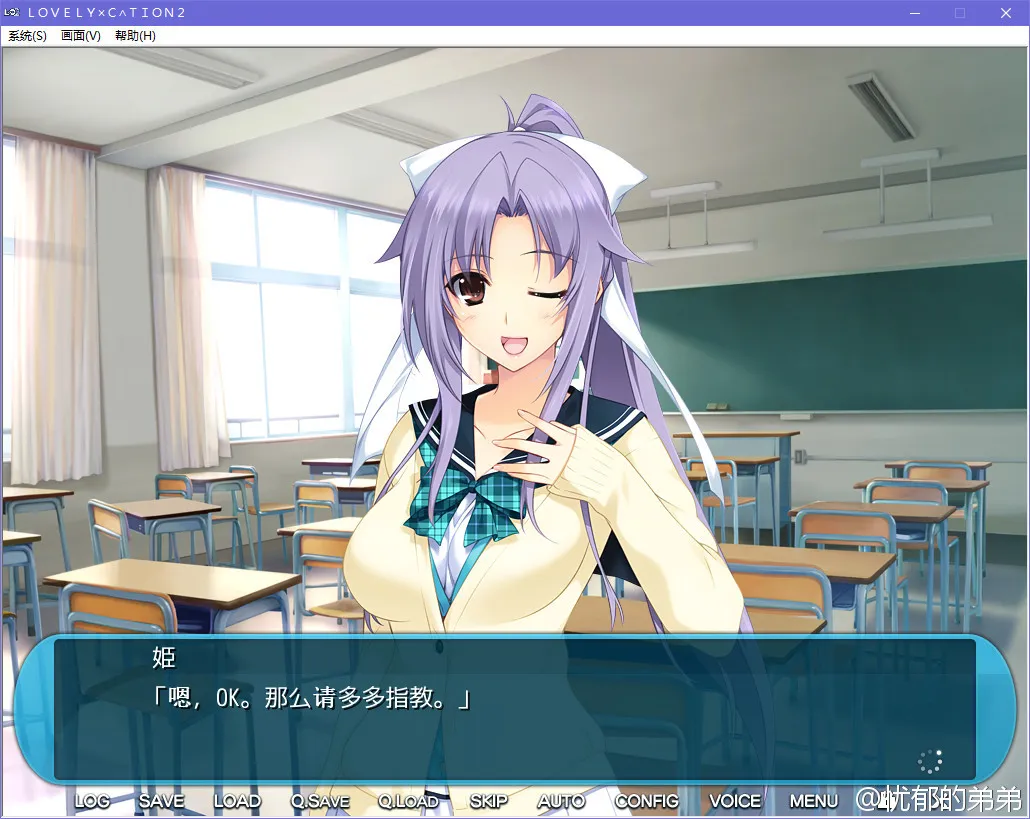
Task: Open the SAVE screen
Action: [161, 801]
